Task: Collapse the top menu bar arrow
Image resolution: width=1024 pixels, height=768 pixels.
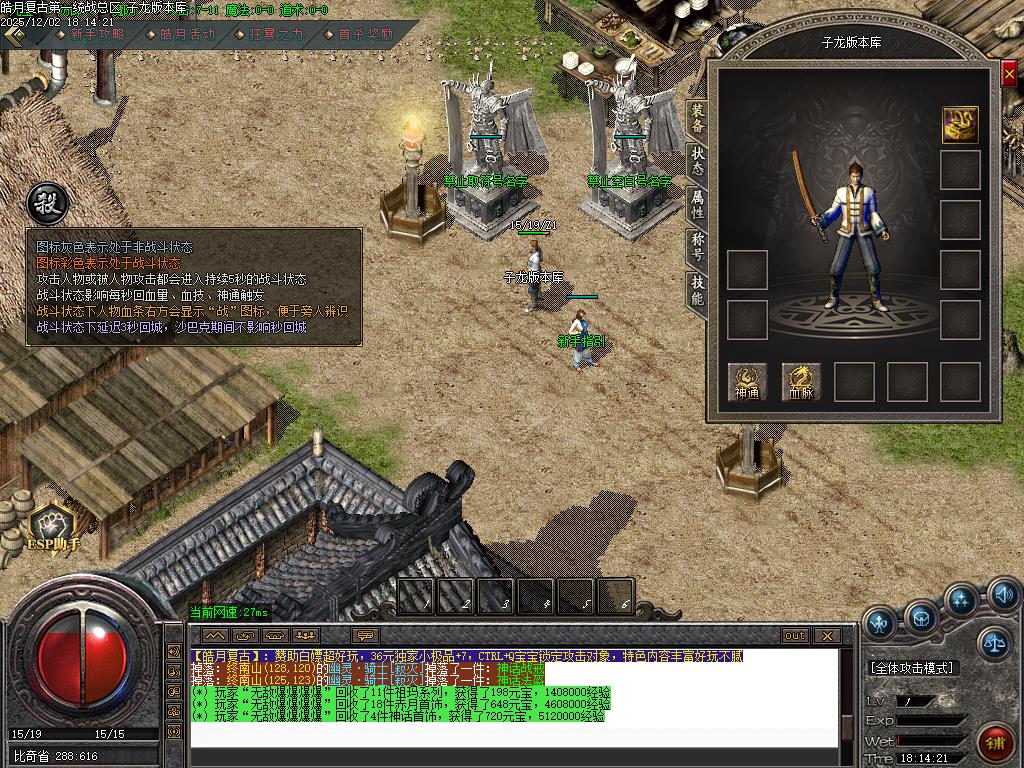Action: tap(16, 34)
